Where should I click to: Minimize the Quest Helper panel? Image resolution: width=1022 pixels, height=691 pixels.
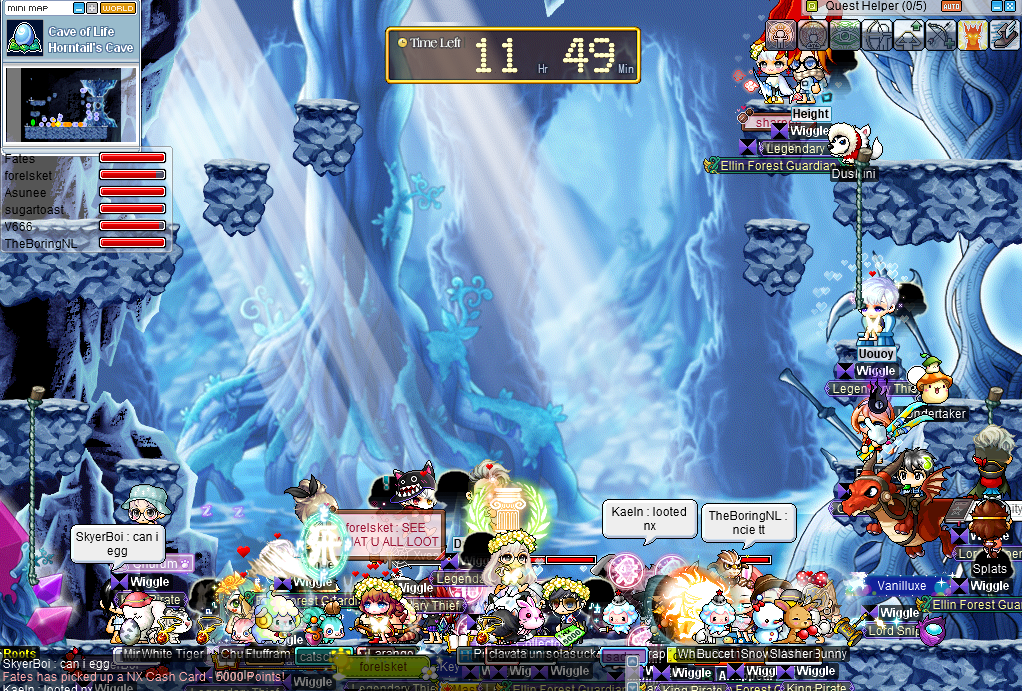point(995,7)
